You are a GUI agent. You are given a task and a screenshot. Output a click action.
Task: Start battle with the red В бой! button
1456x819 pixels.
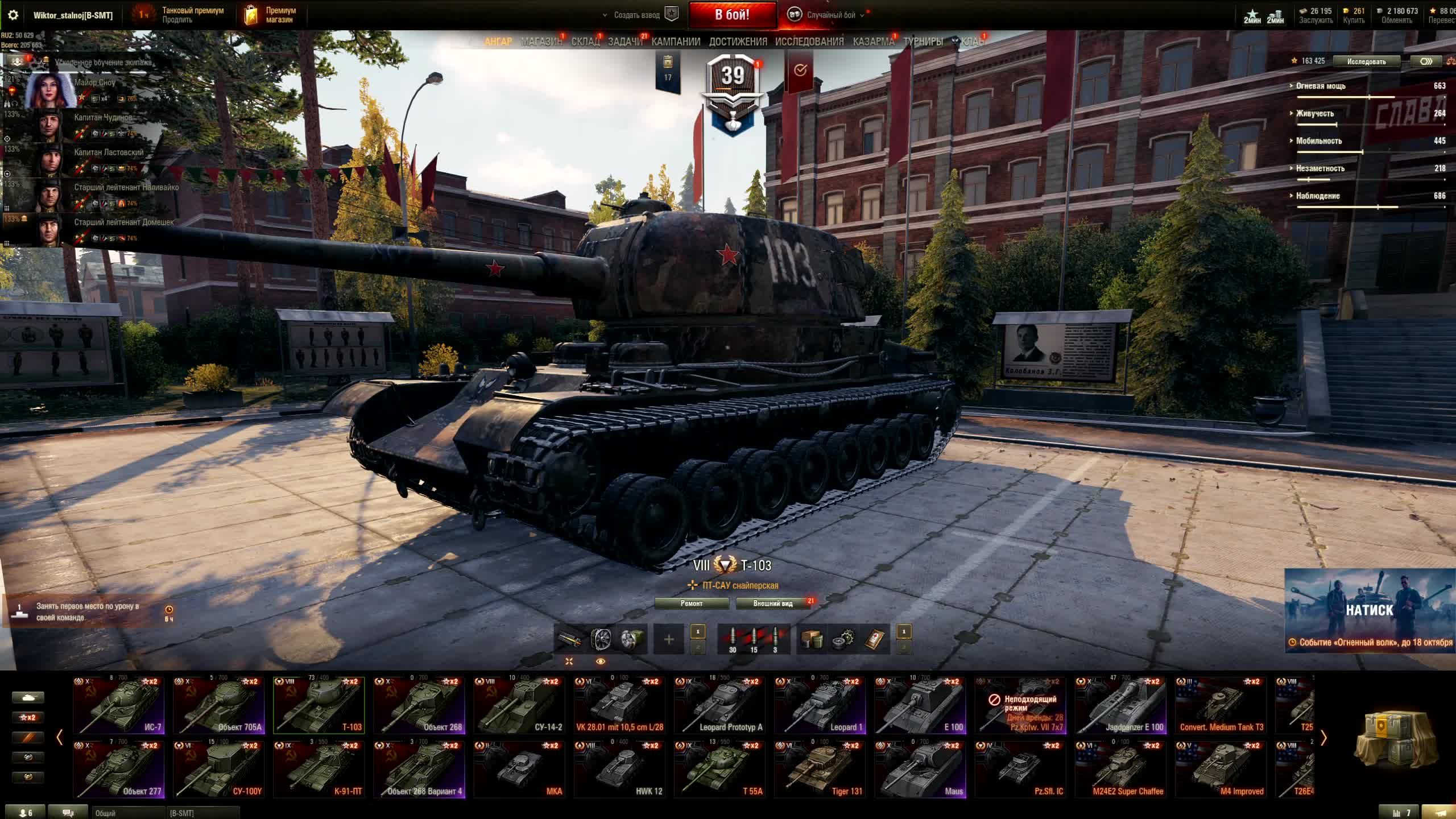point(732,15)
